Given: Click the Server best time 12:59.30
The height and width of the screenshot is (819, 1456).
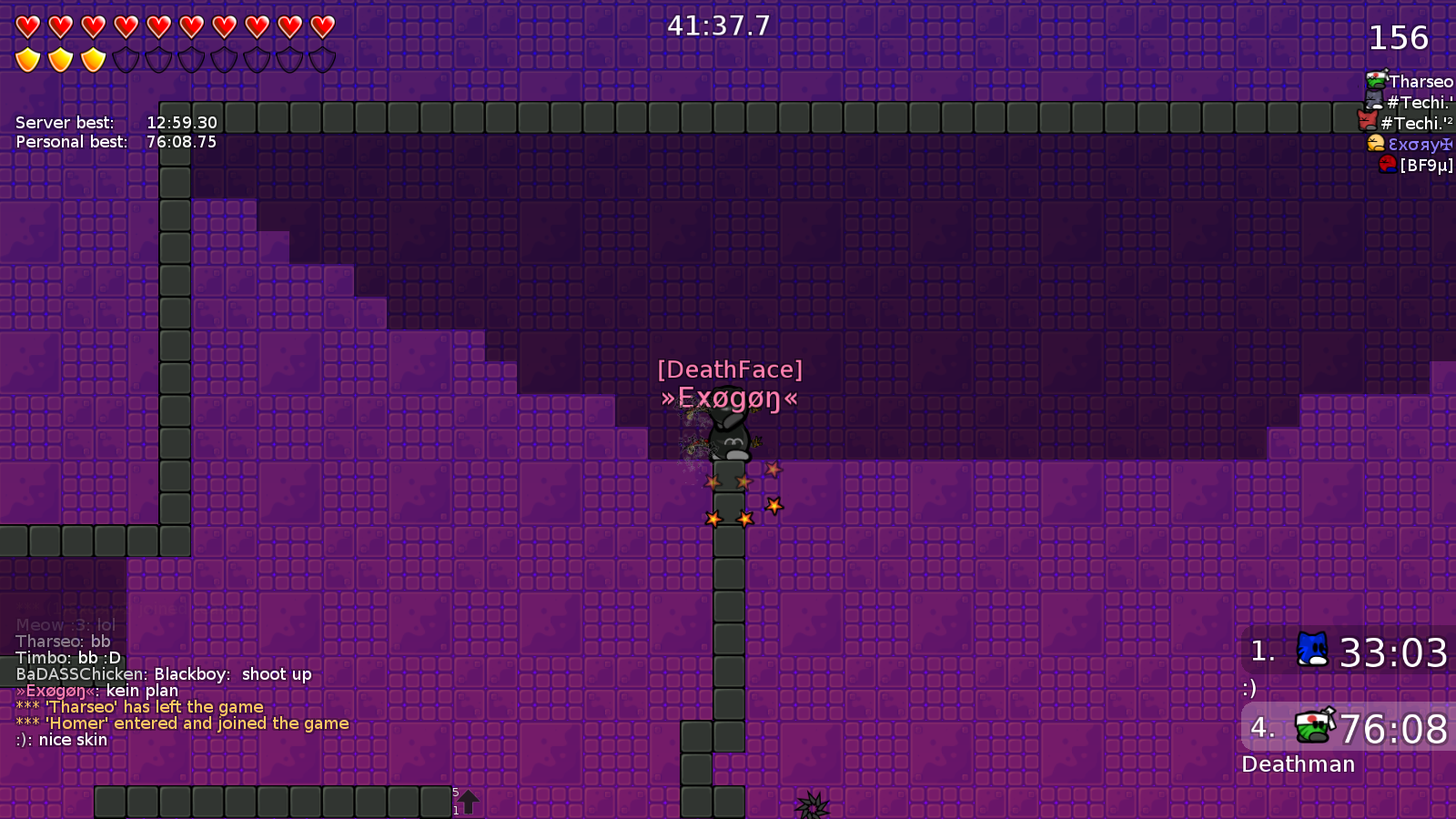Looking at the screenshot, I should point(183,122).
